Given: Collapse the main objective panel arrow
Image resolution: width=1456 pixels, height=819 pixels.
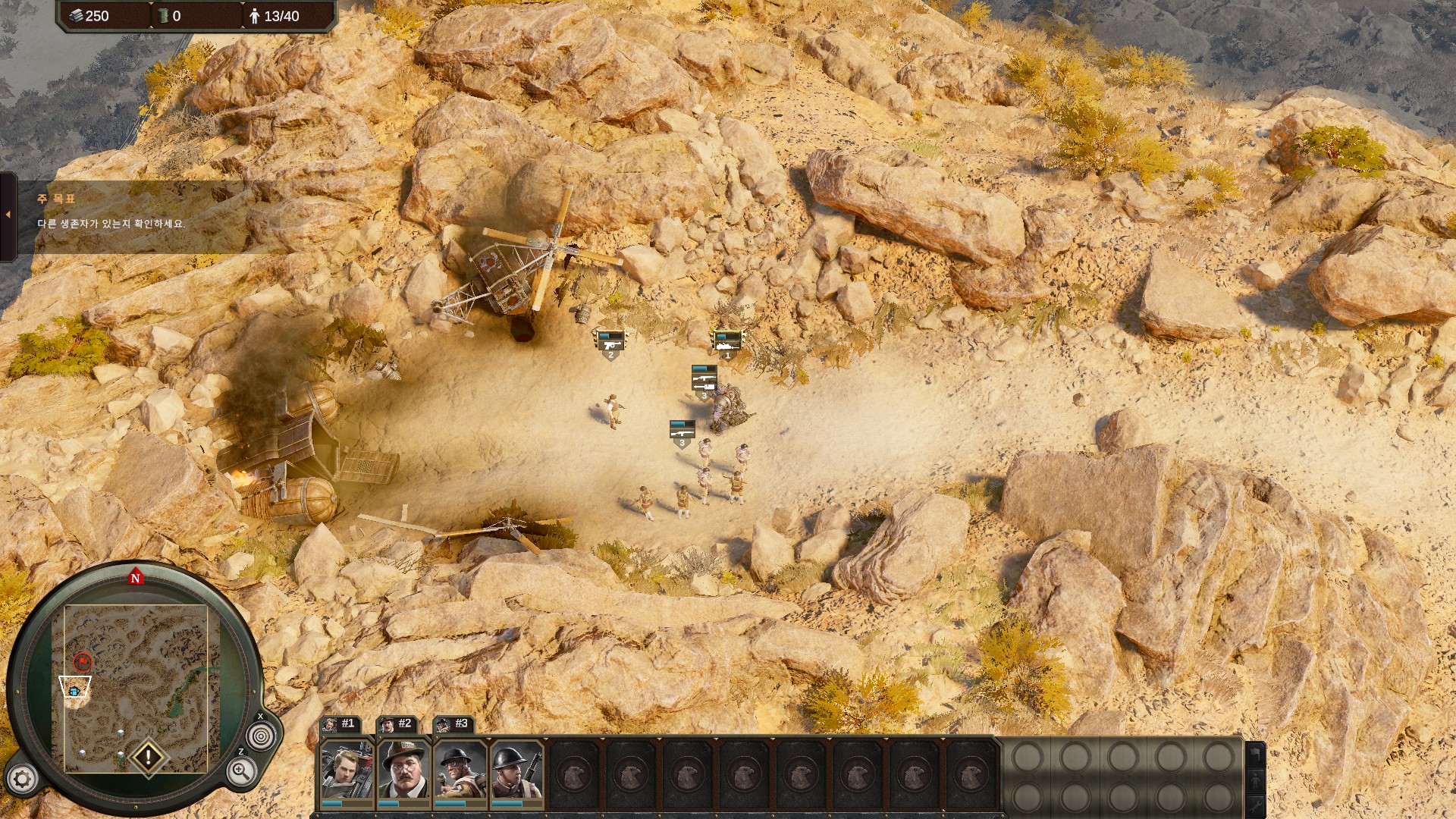Looking at the screenshot, I should point(8,215).
